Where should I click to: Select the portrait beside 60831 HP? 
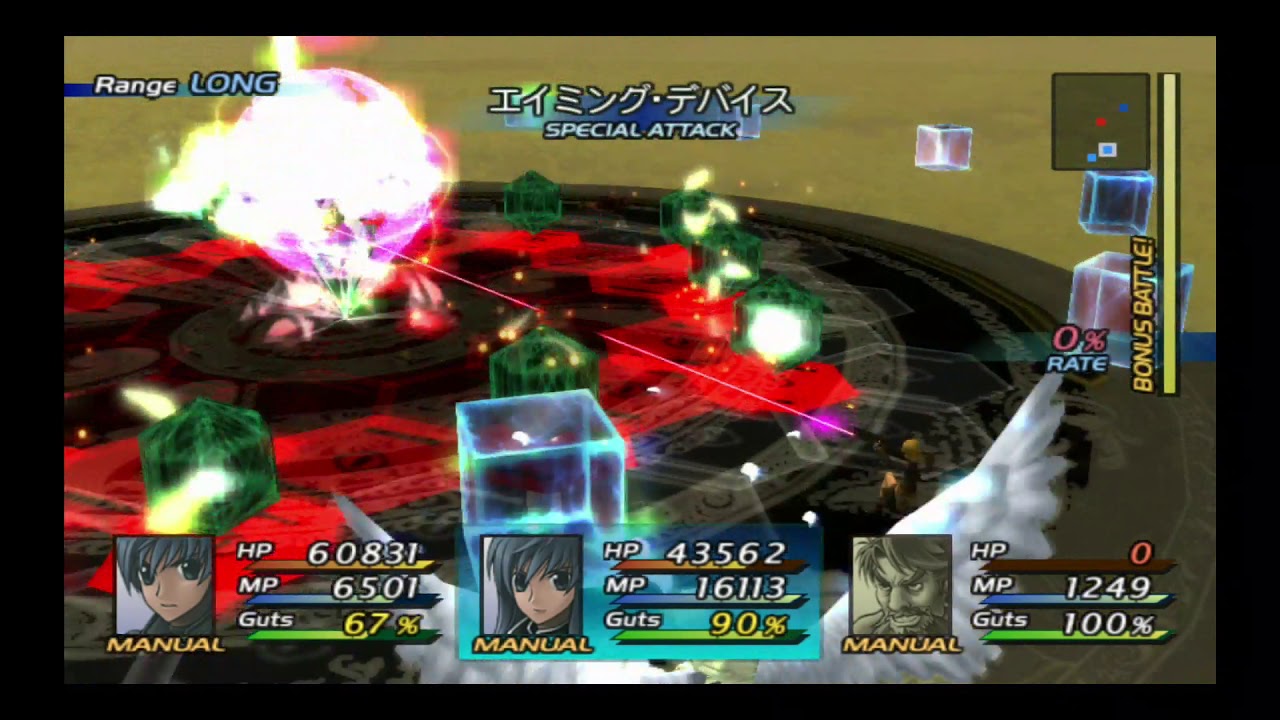165,585
